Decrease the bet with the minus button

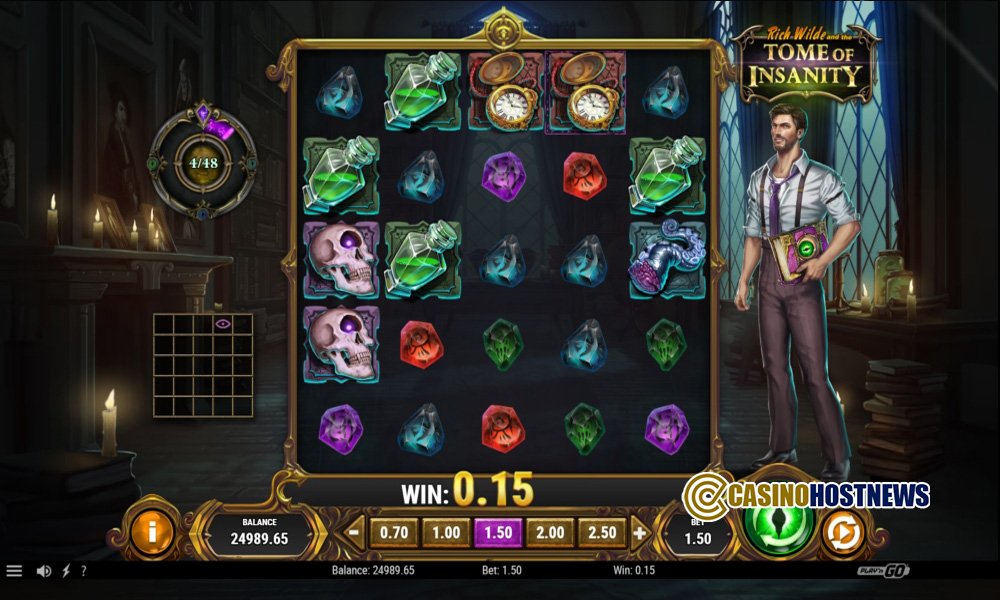pyautogui.click(x=354, y=533)
